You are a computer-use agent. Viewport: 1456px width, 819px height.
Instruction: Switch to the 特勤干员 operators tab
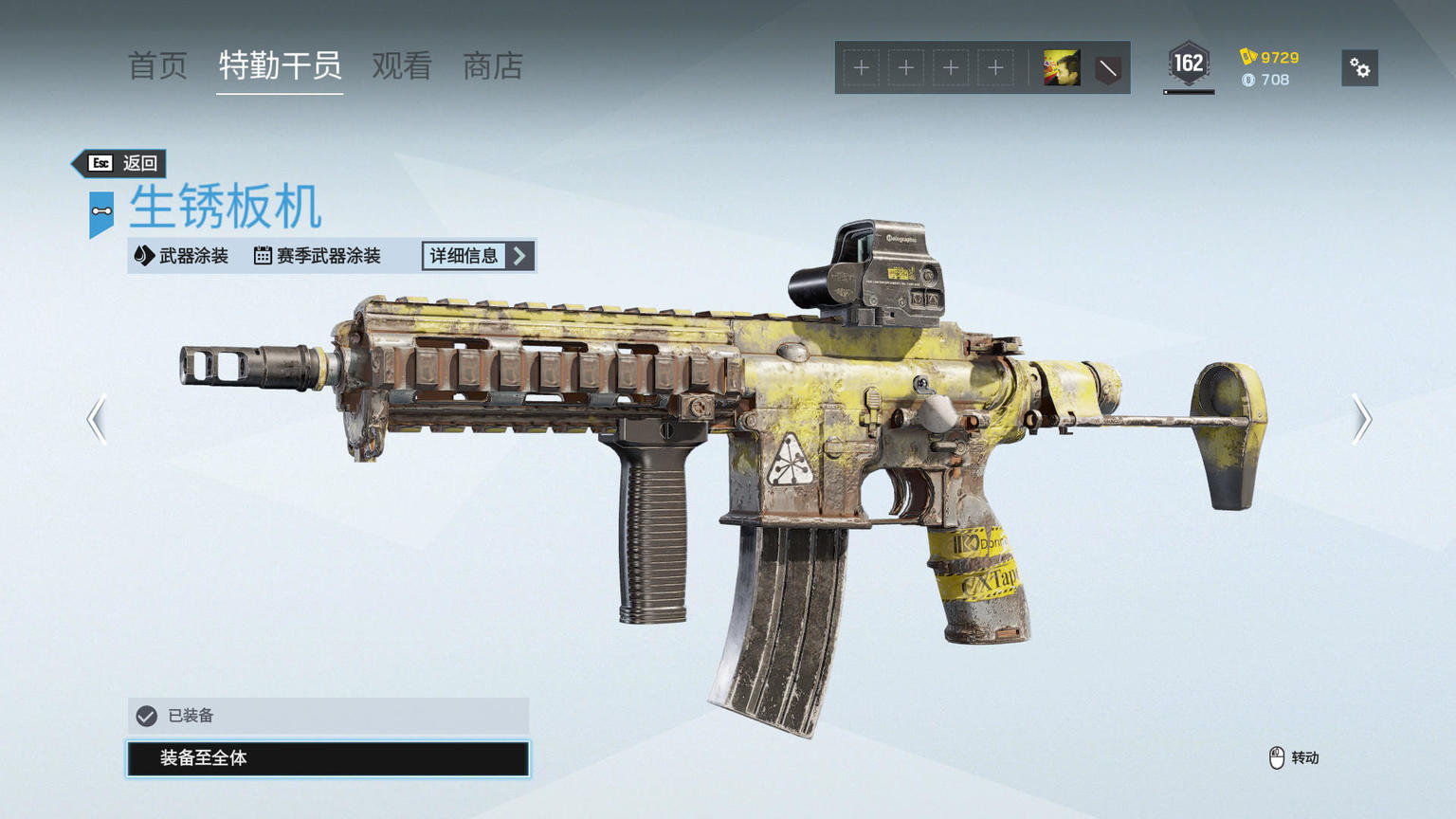[280, 66]
